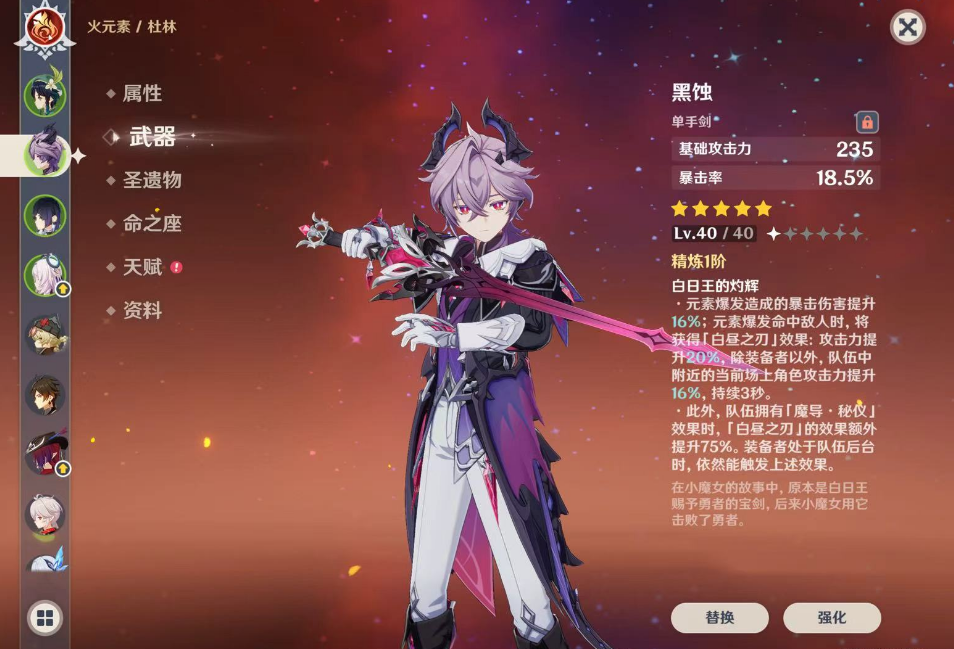This screenshot has width=954, height=649.
Task: Open the 圣遗物 artifacts section
Action: click(152, 181)
